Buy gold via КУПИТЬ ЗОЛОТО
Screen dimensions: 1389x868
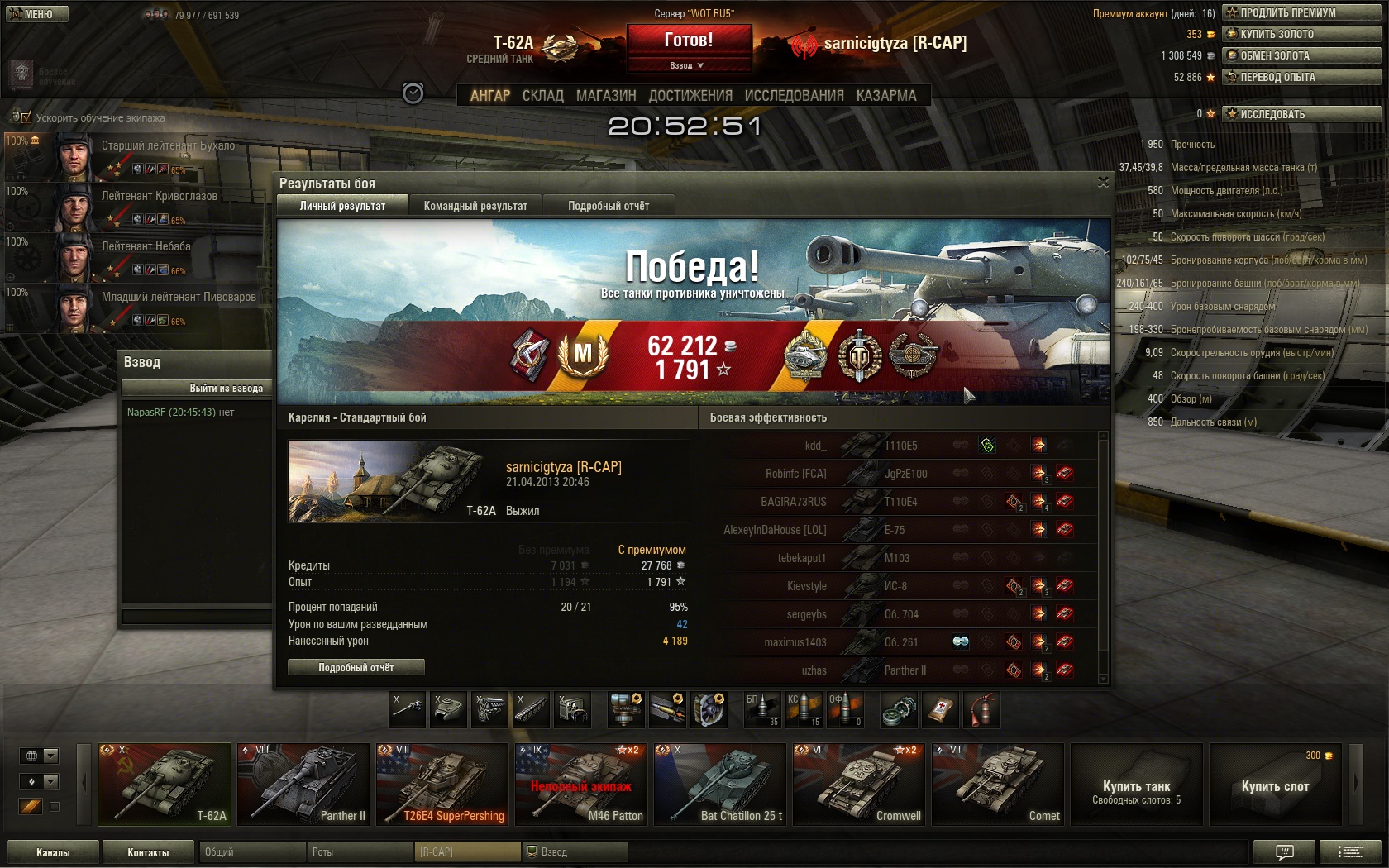click(x=1301, y=34)
